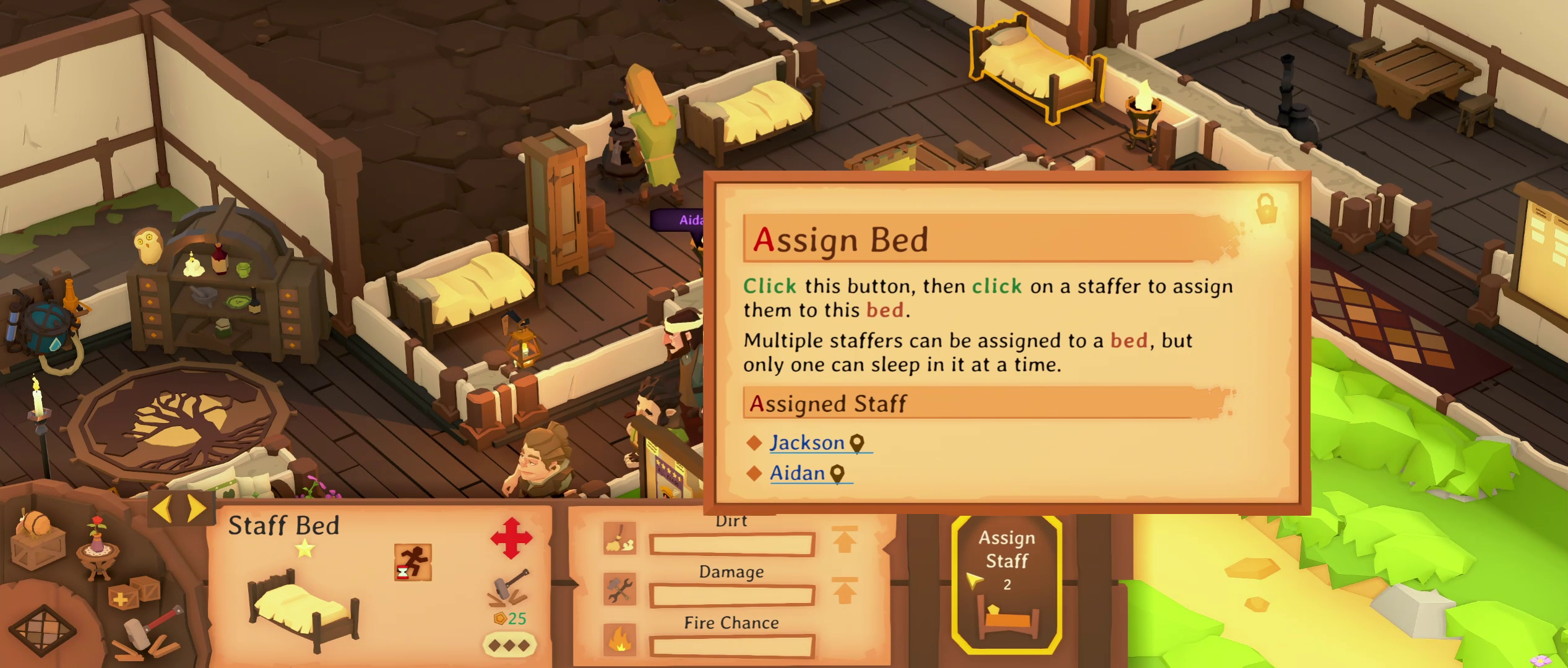Follow the Aidan staff link

(797, 473)
